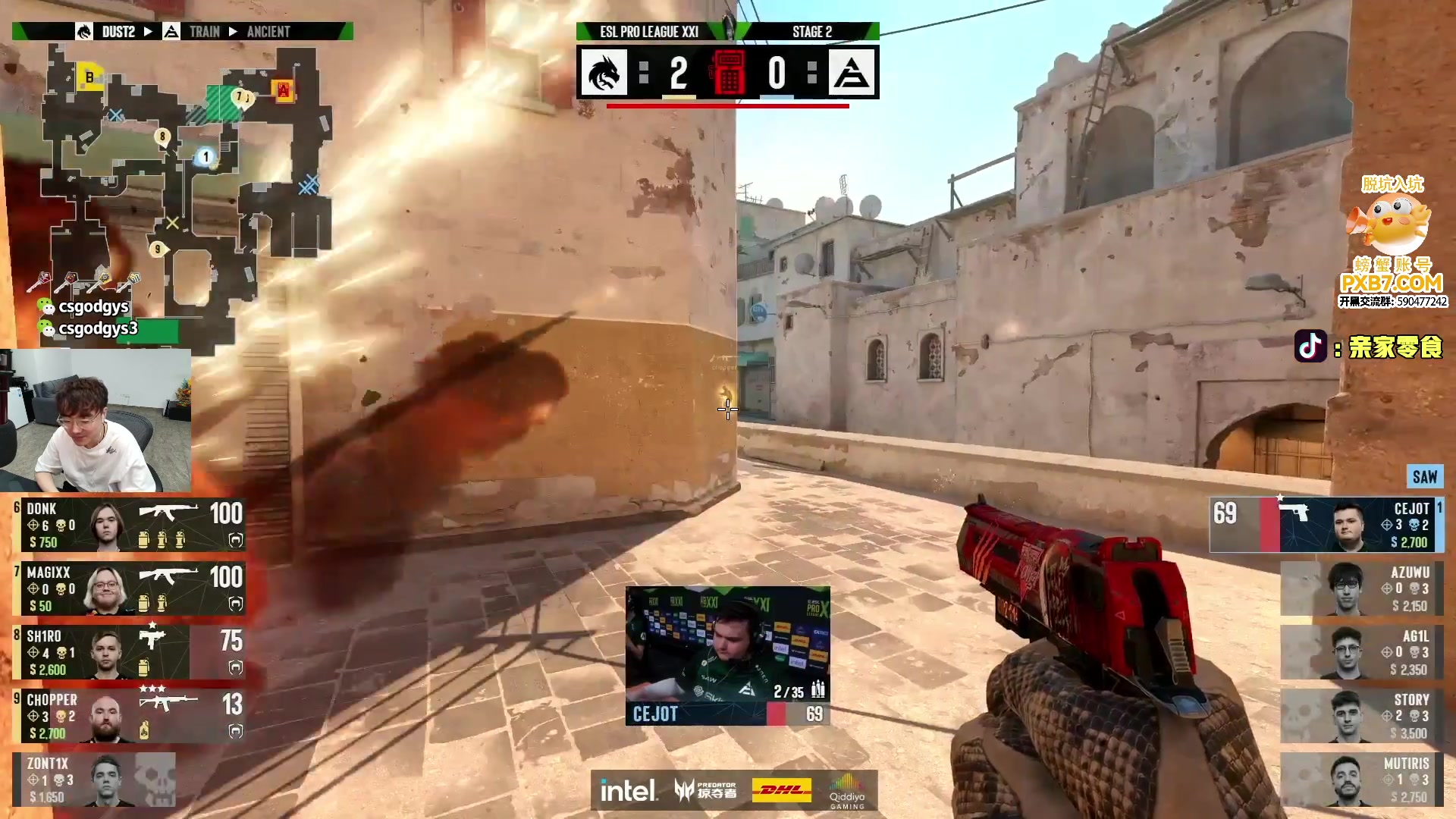Click the SAW team logo on scoreboard
Viewport: 1456px width, 819px height.
point(852,73)
